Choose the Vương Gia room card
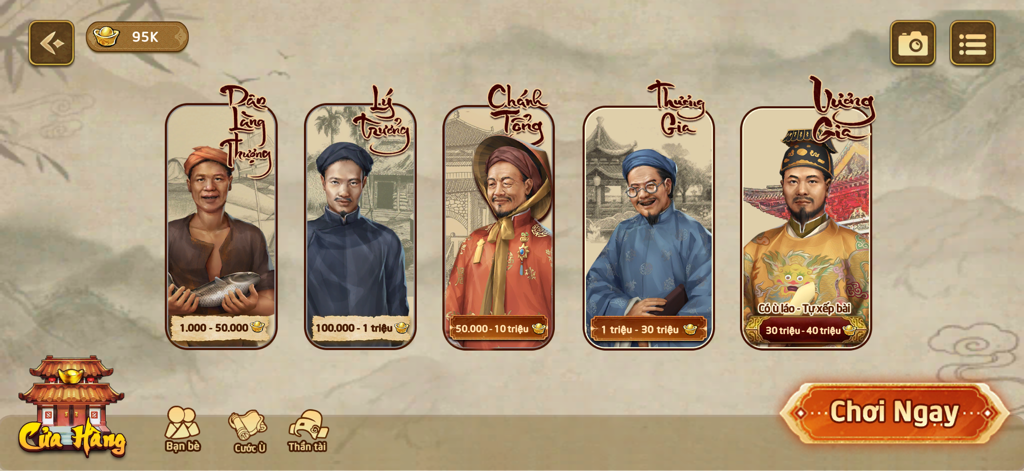This screenshot has height=471, width=1024. tap(805, 228)
